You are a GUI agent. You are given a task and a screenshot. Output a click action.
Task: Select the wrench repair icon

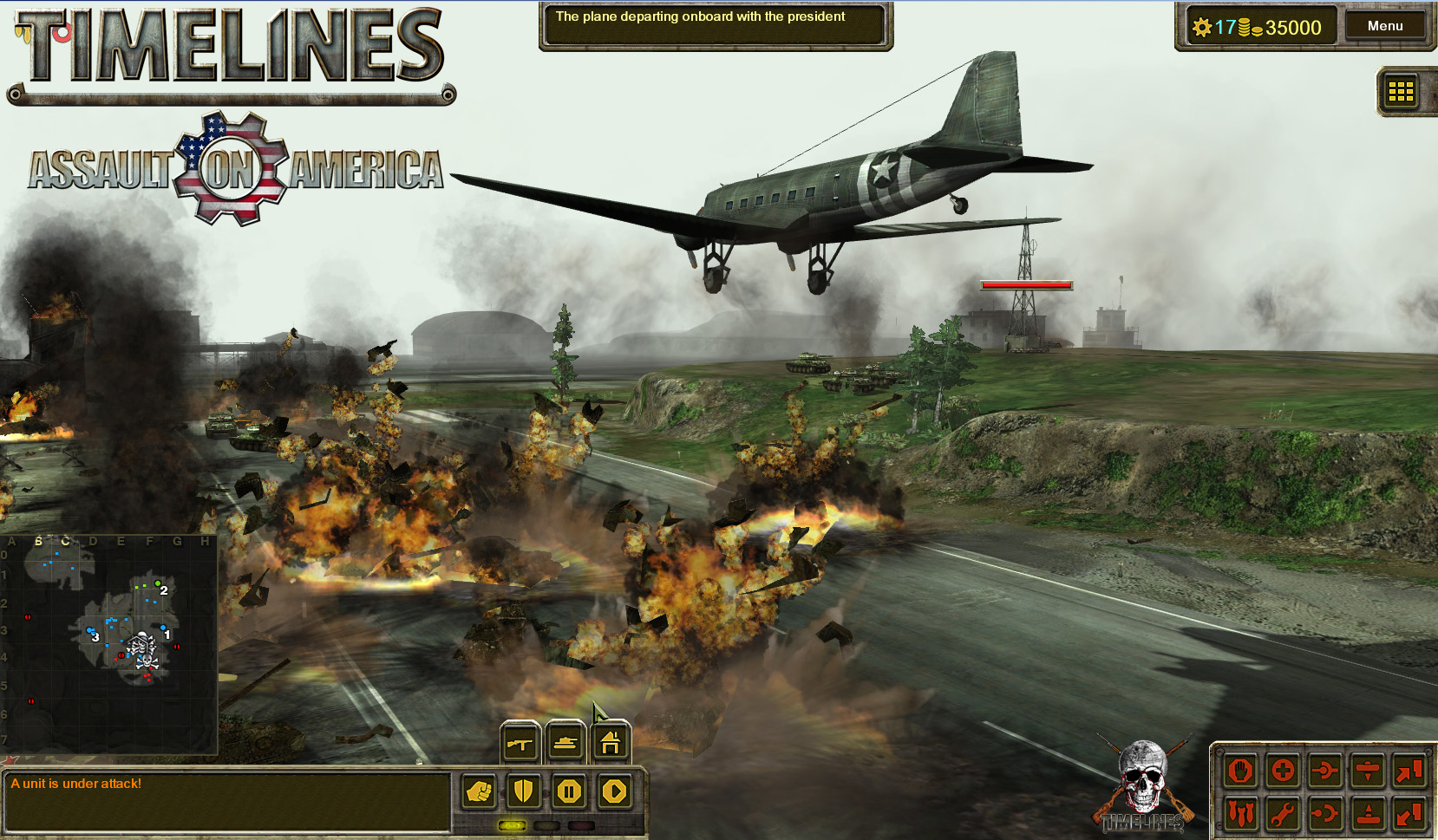tap(1282, 813)
